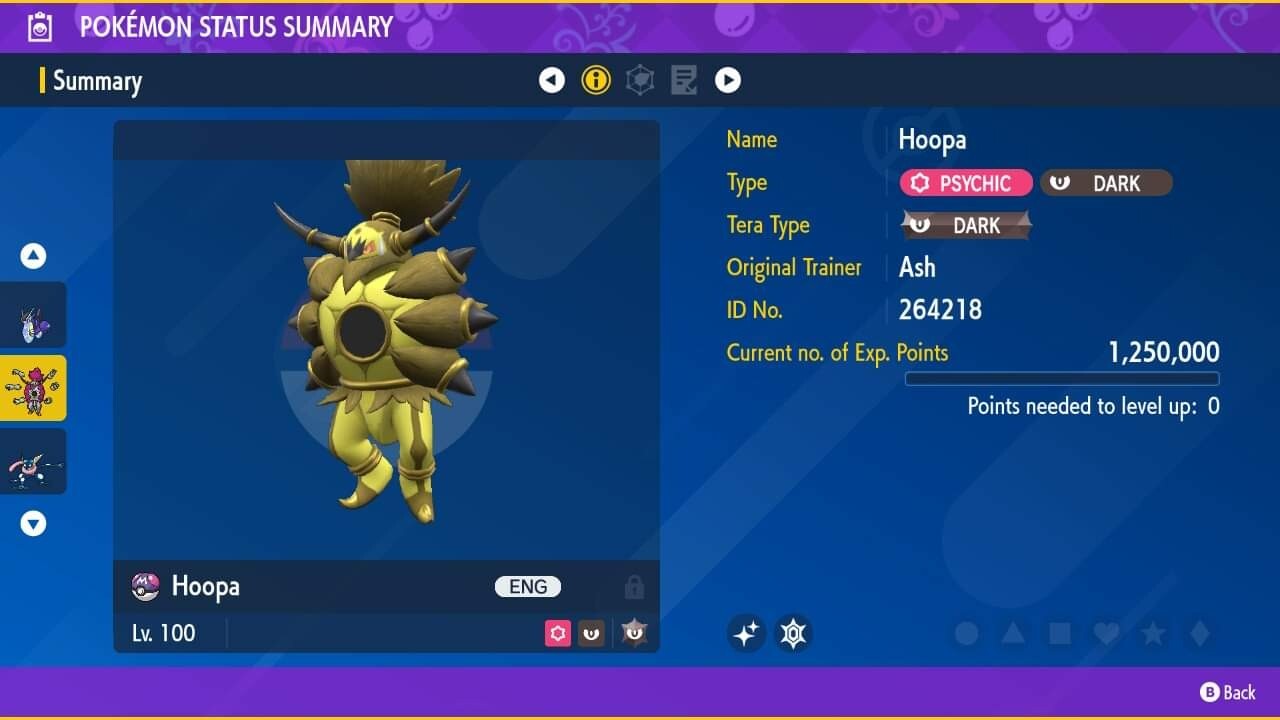Select the Tera Type hexagon icon near bottom
Image resolution: width=1280 pixels, height=720 pixels.
[x=793, y=633]
